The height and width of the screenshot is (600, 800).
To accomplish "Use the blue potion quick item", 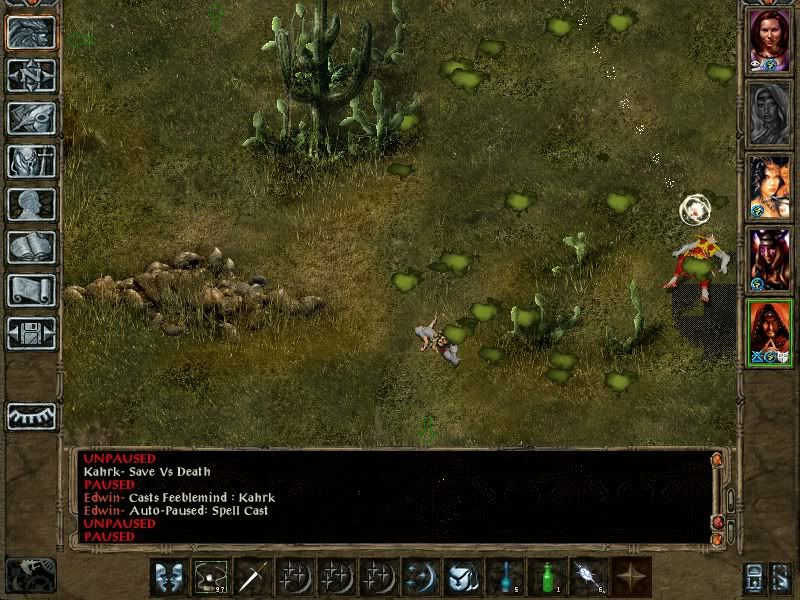I will 505,577.
